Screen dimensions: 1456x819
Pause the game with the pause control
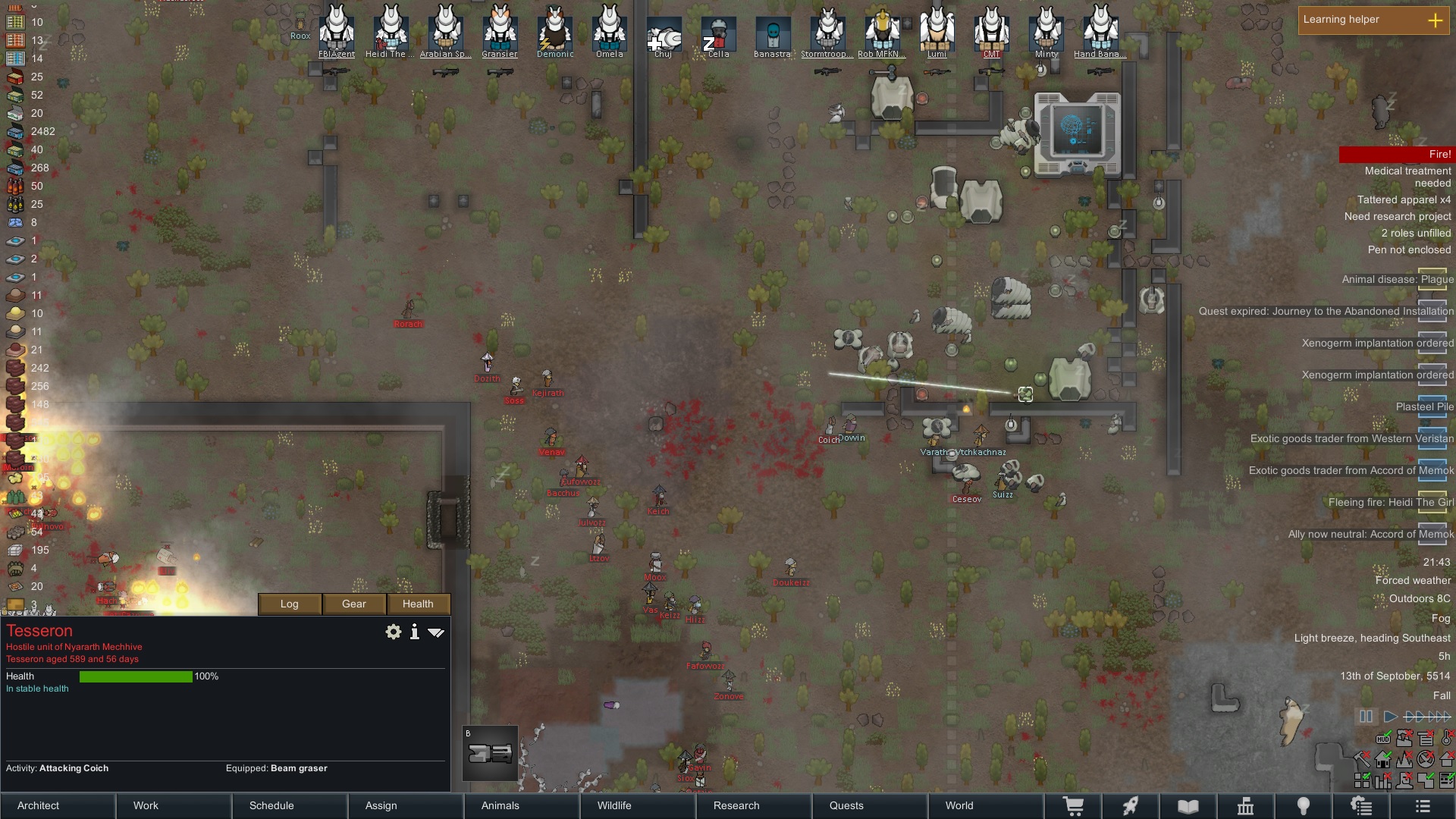pos(1365,716)
